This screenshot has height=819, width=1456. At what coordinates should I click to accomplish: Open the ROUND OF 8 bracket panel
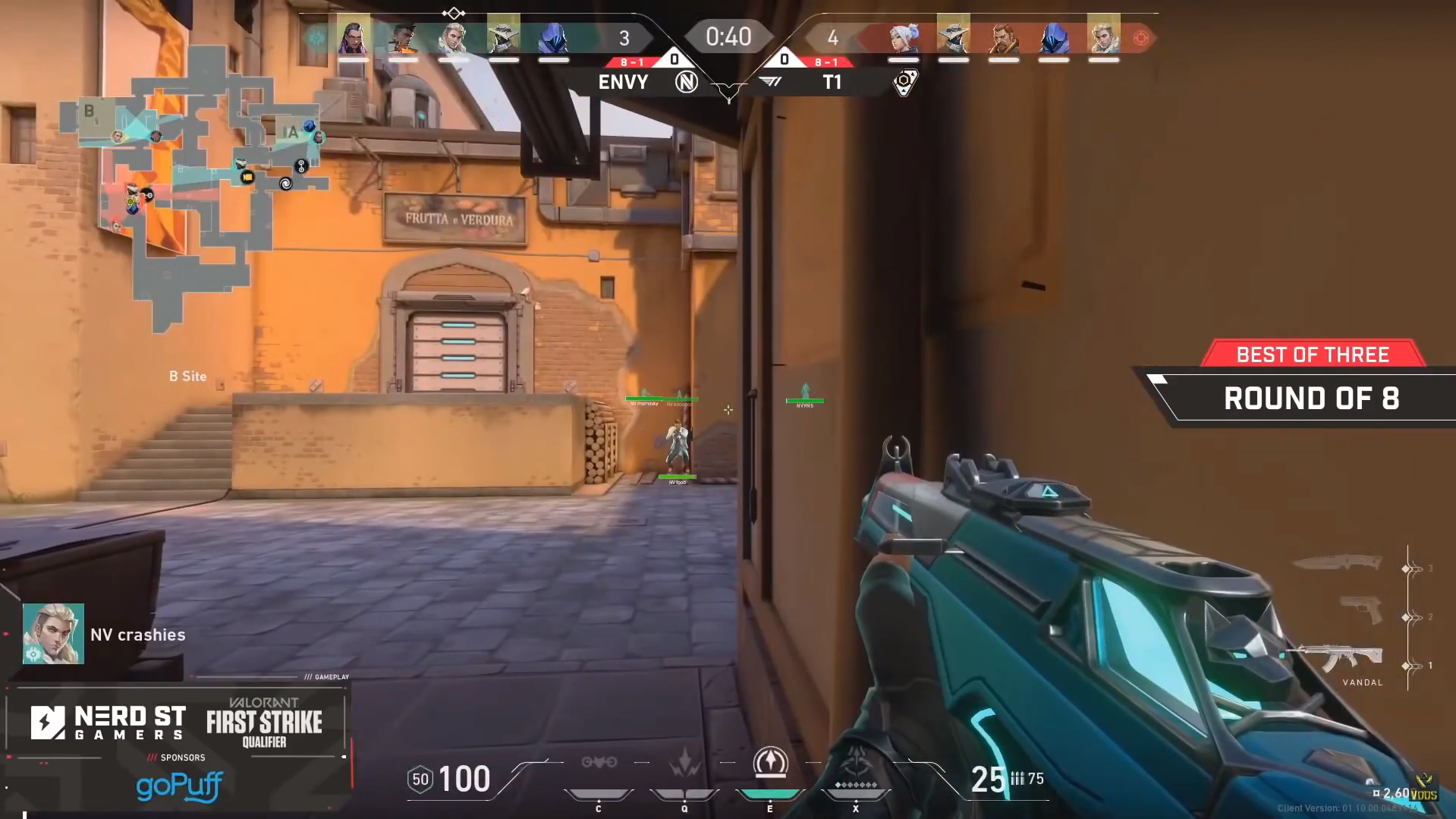(1312, 398)
